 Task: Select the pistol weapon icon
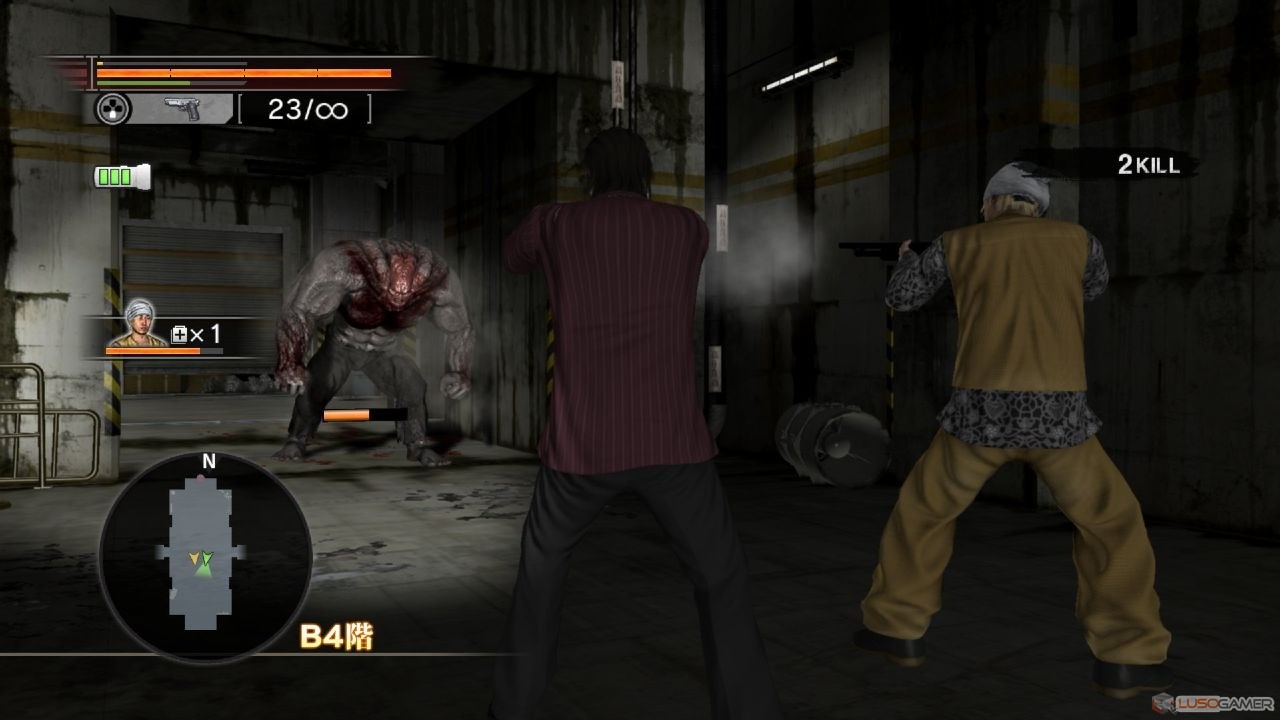(183, 108)
